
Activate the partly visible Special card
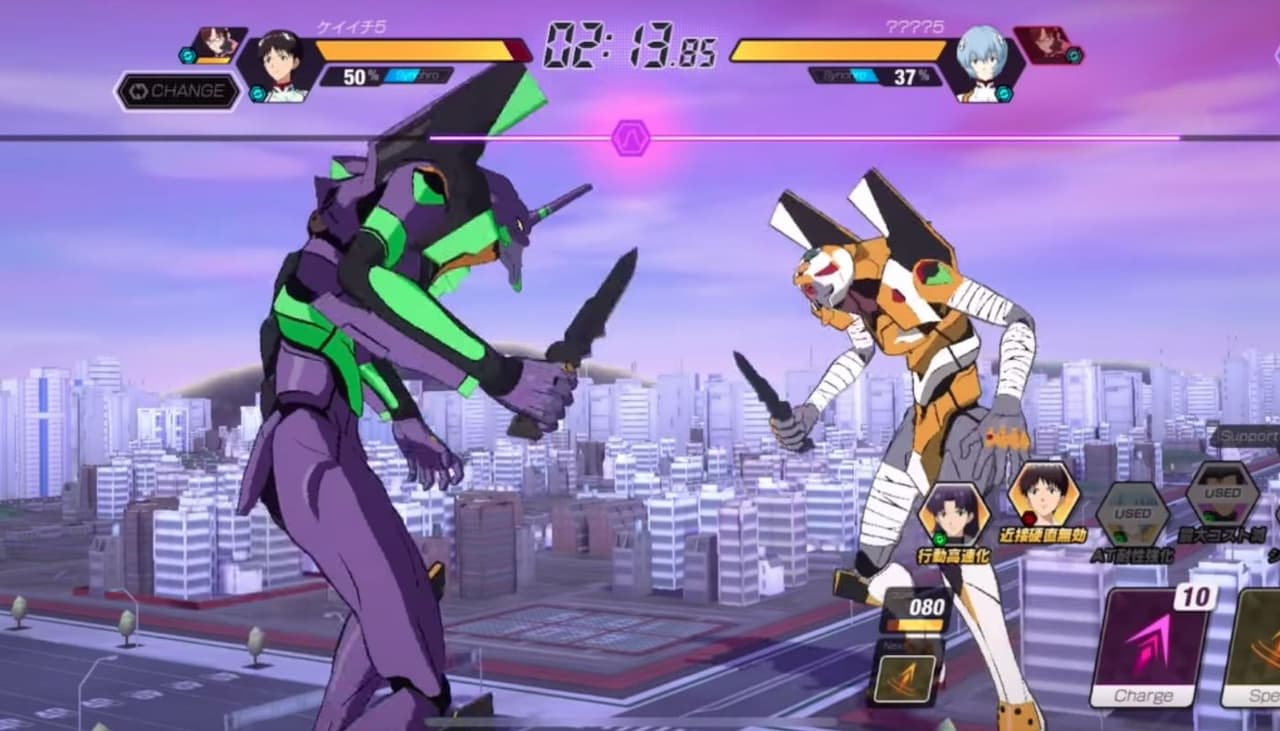(x=1256, y=648)
